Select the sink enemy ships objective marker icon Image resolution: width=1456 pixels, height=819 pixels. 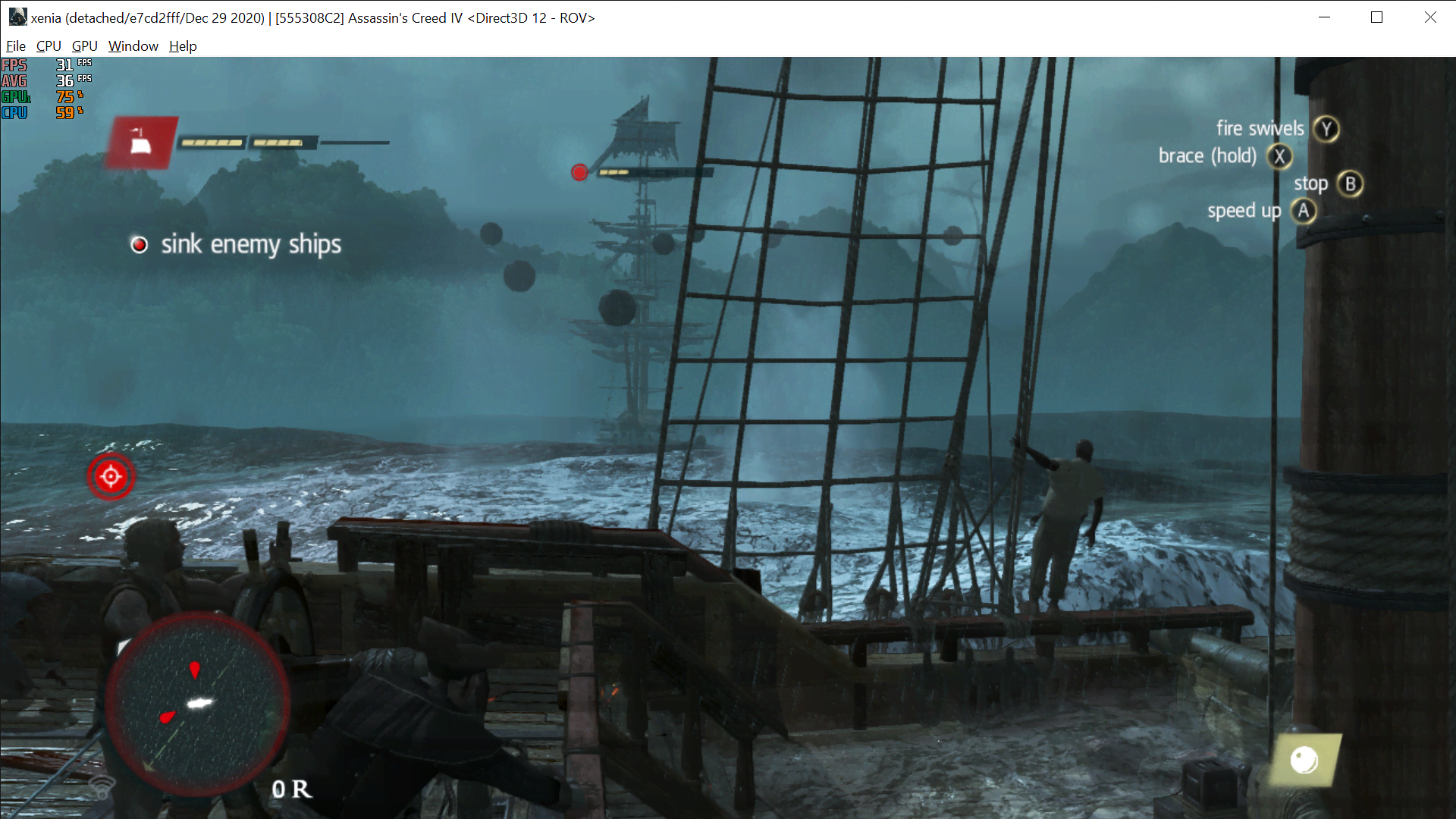tap(140, 244)
